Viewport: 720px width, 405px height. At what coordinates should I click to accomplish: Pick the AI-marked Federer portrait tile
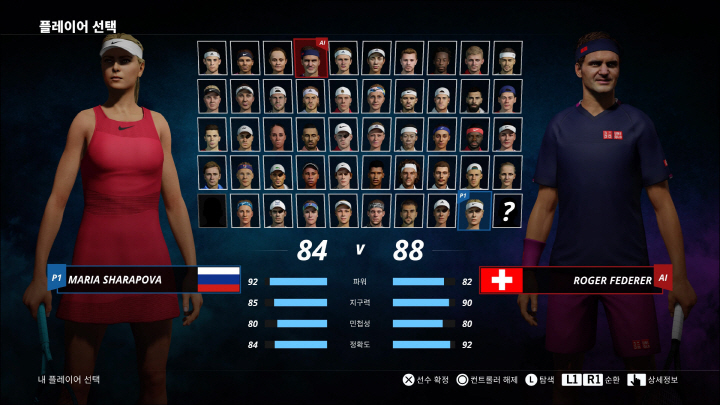click(310, 58)
